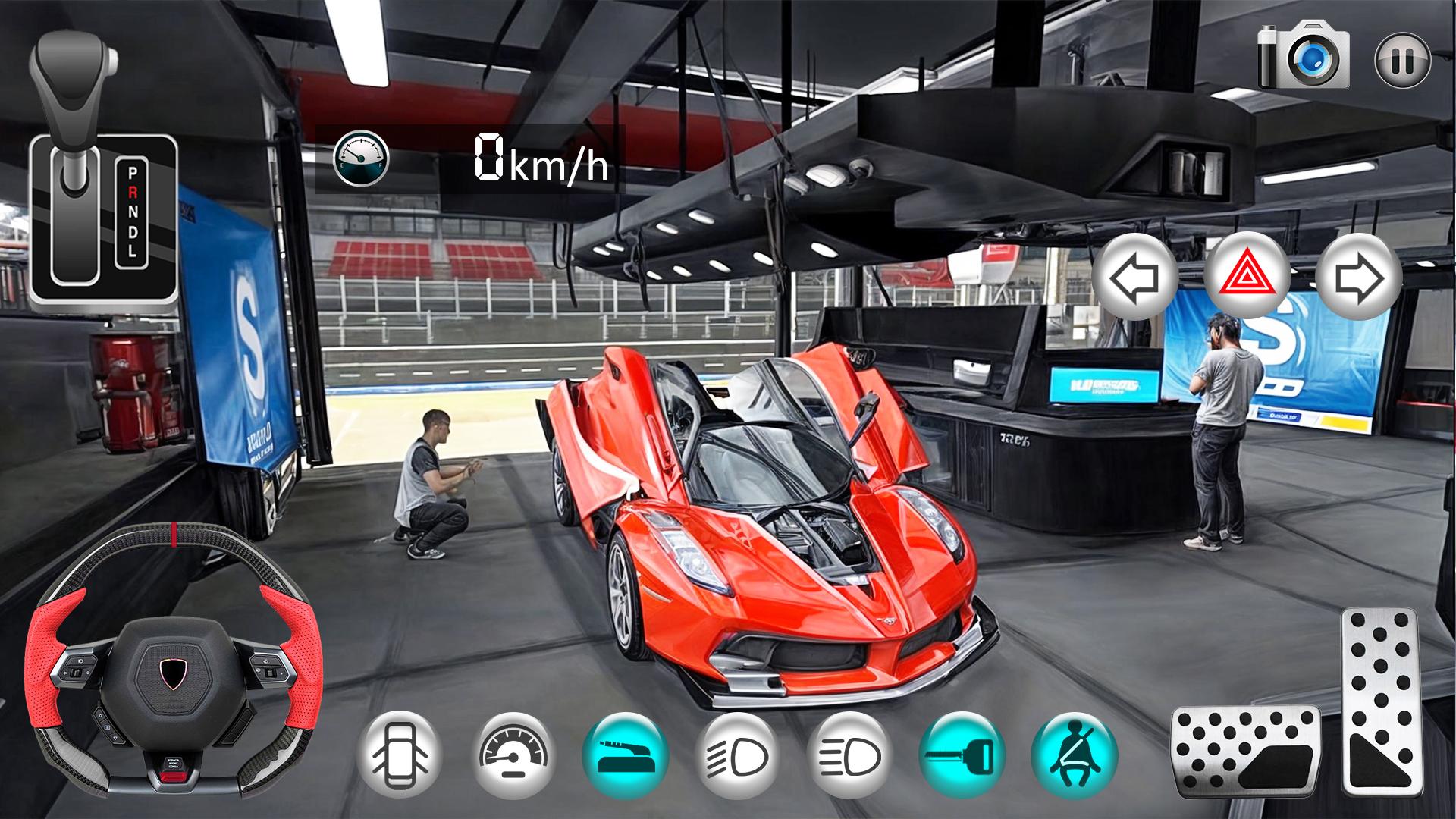Activate the left turn signal arrow

tap(1135, 278)
